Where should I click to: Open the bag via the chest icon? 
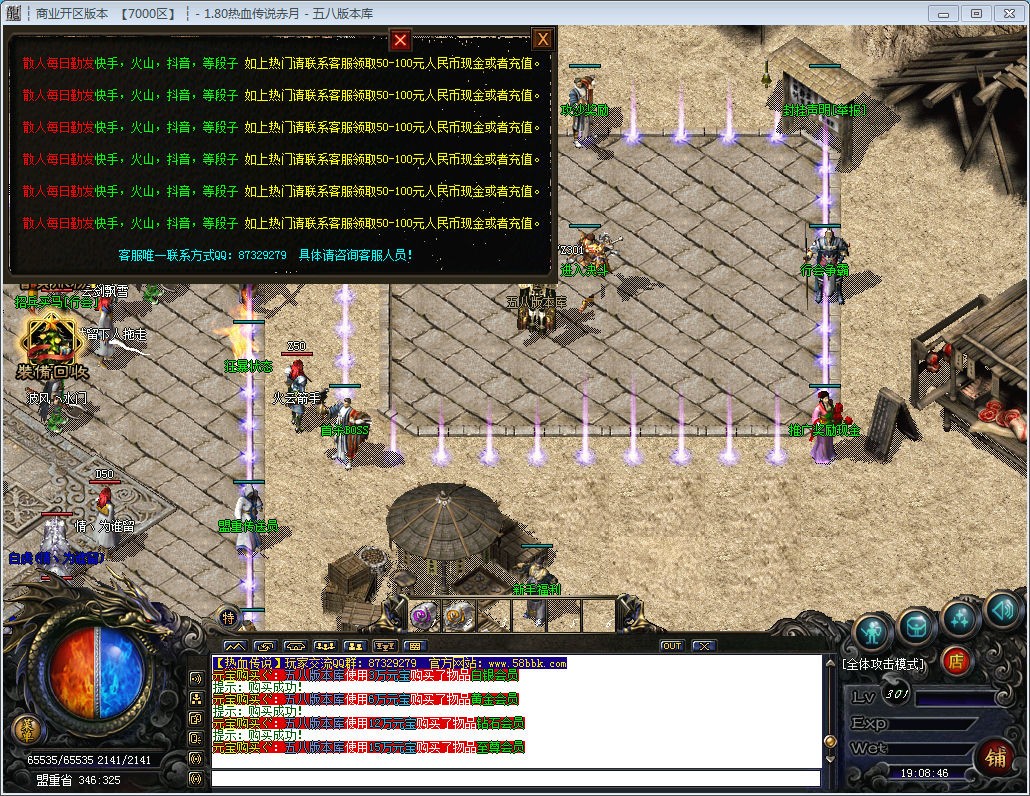tap(917, 626)
